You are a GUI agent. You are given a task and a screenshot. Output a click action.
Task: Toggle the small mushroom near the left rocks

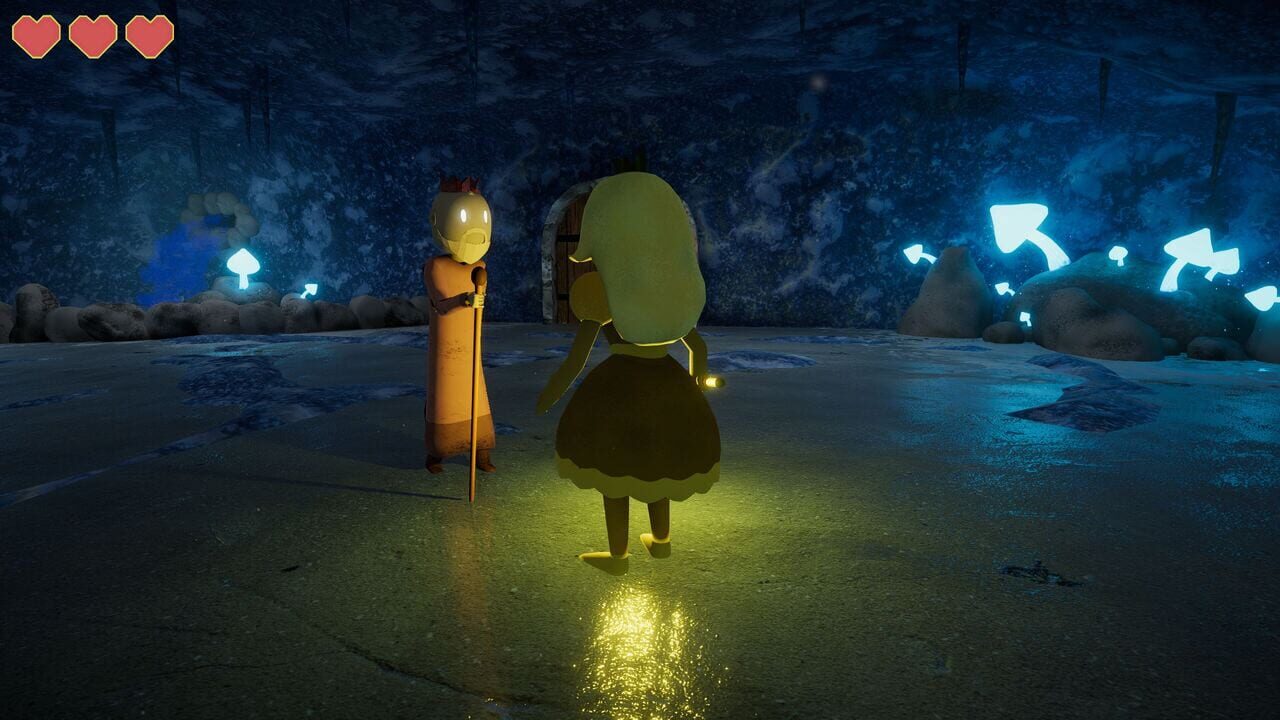coord(310,290)
